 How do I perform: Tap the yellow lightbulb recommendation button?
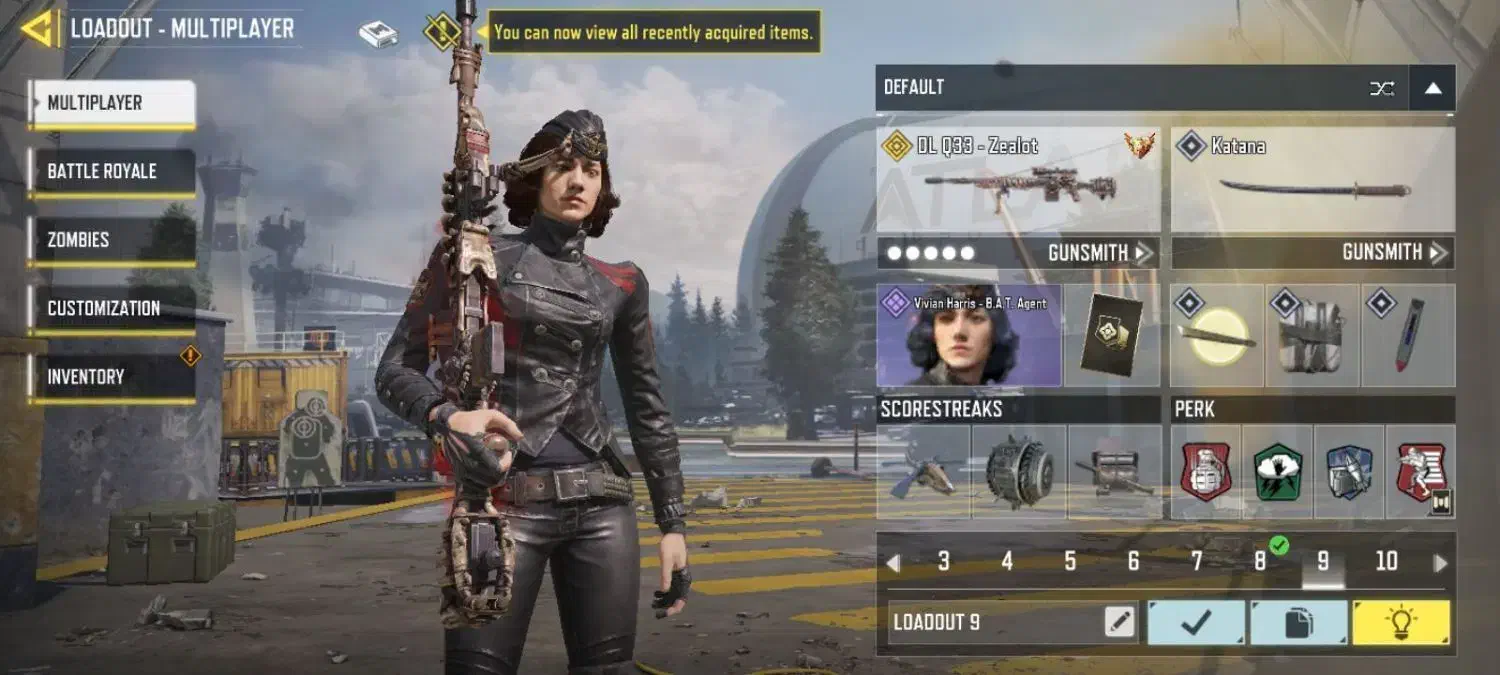[1400, 622]
